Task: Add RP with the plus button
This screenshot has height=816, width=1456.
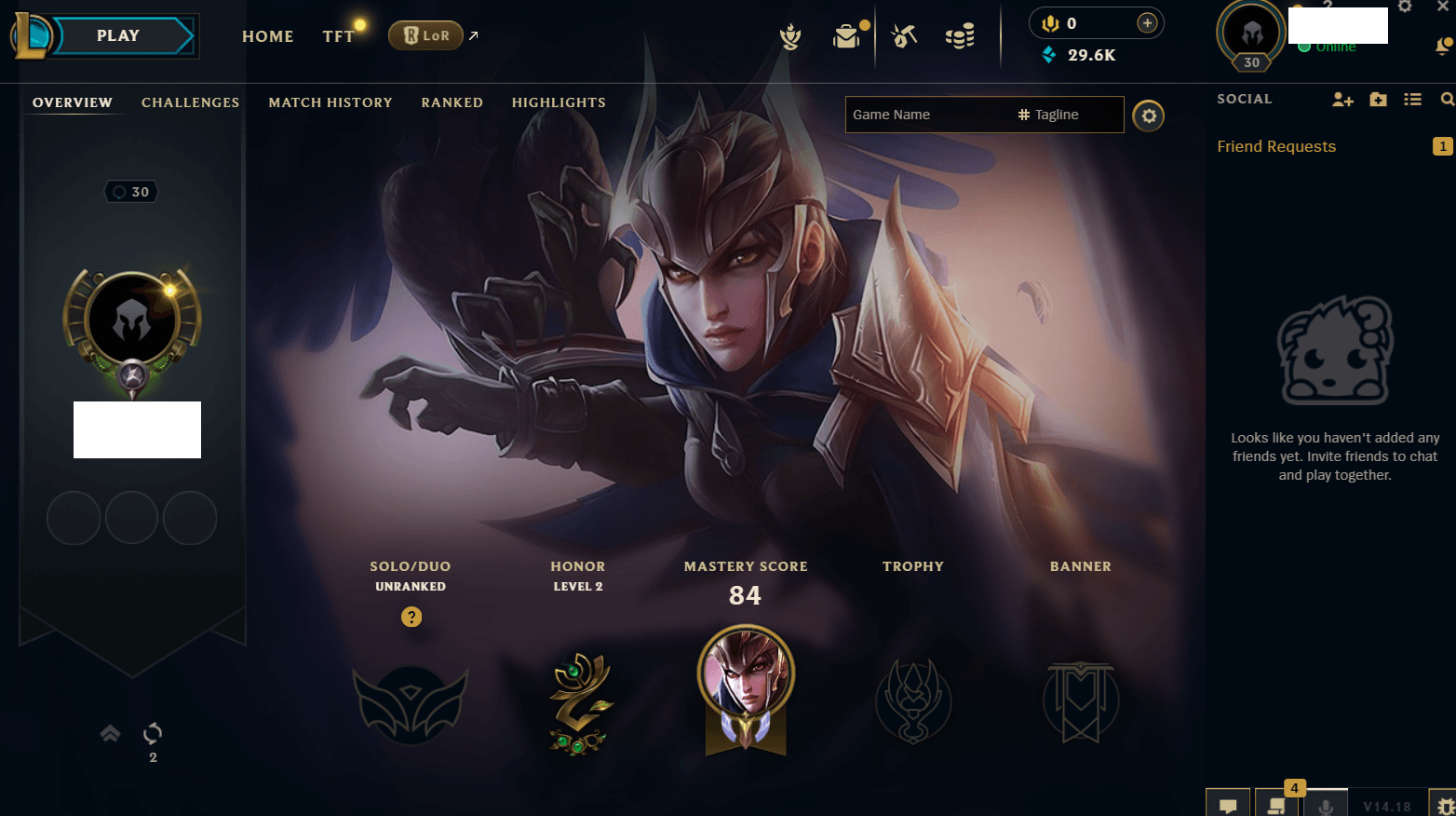Action: click(x=1147, y=23)
